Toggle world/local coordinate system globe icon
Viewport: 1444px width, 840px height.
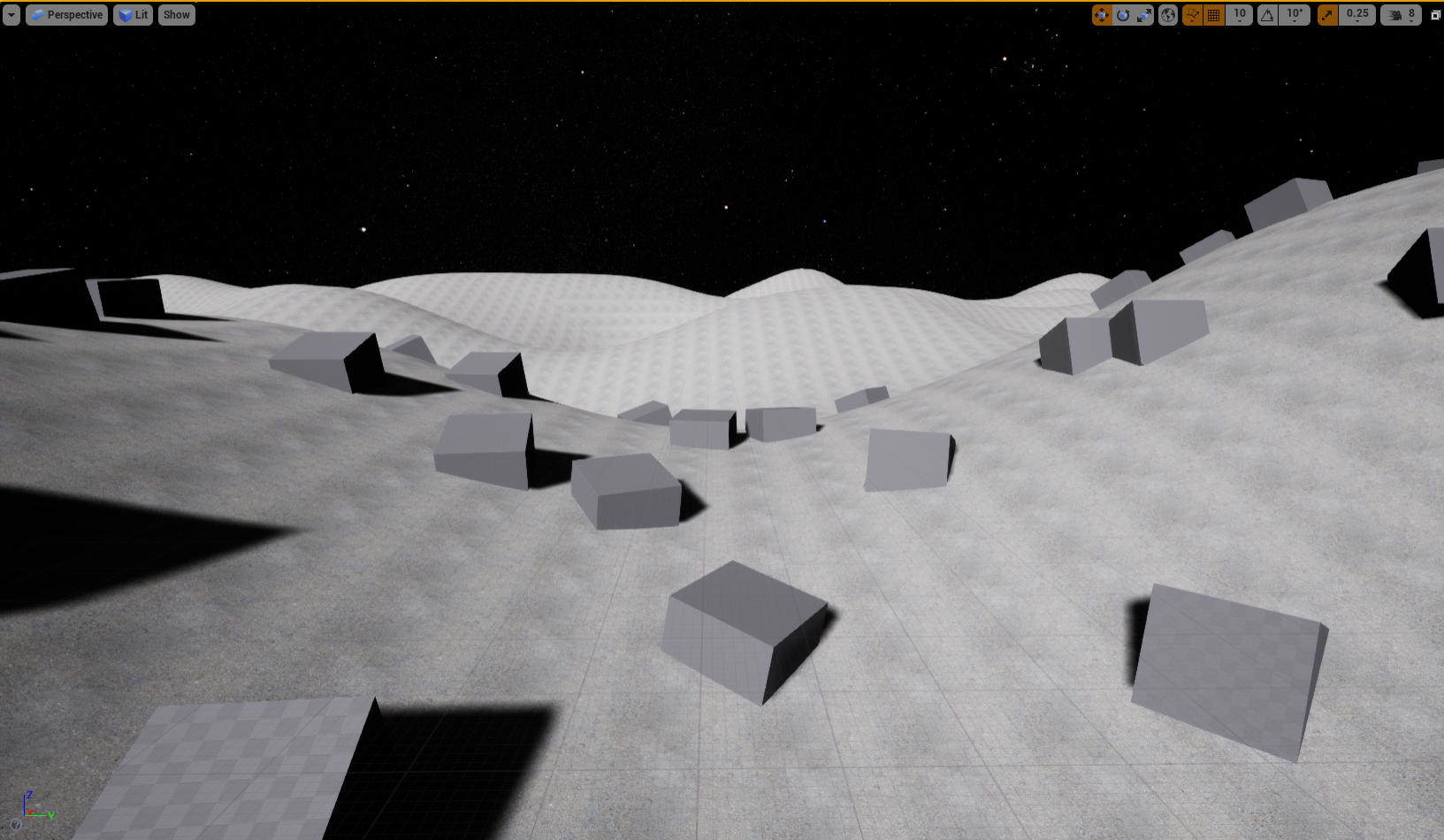coord(1167,14)
